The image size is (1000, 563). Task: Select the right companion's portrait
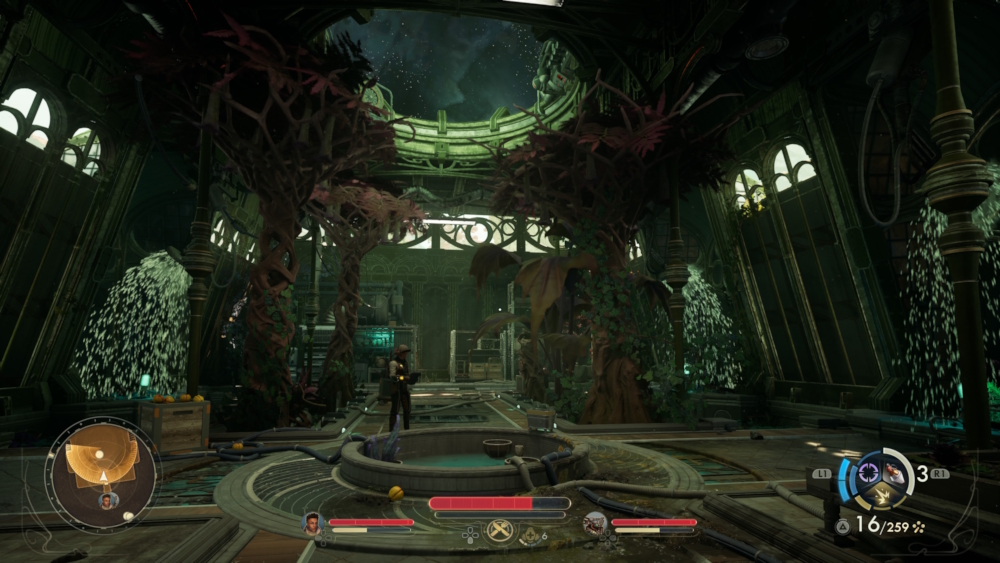click(x=595, y=523)
